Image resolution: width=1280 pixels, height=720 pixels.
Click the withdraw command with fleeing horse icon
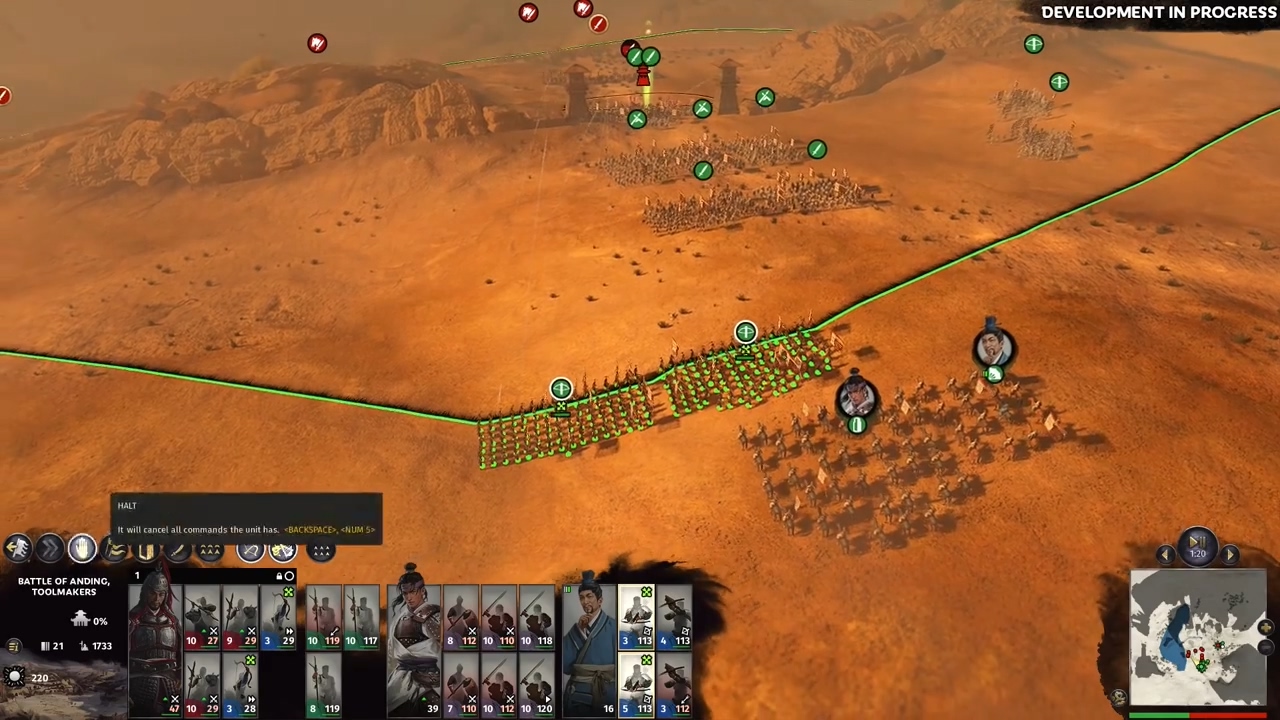[x=18, y=548]
